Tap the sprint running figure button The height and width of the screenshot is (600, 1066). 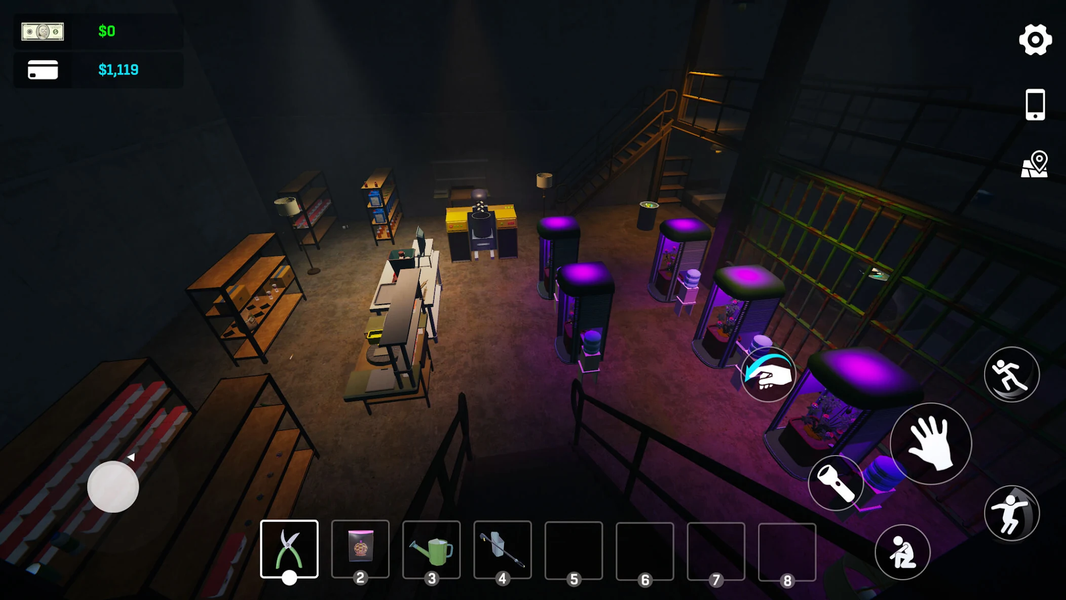(x=1011, y=374)
